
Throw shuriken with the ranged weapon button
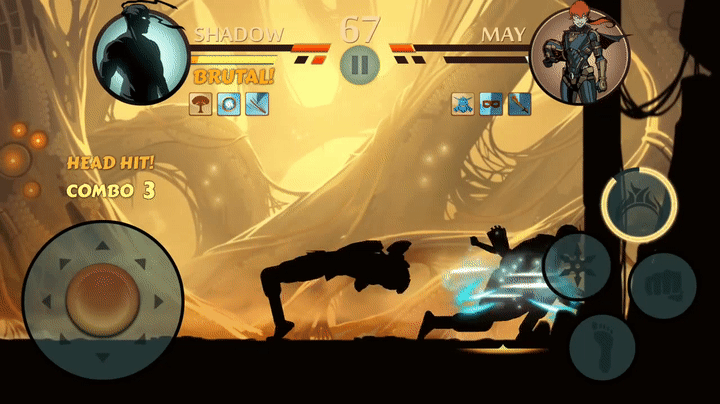click(x=578, y=264)
